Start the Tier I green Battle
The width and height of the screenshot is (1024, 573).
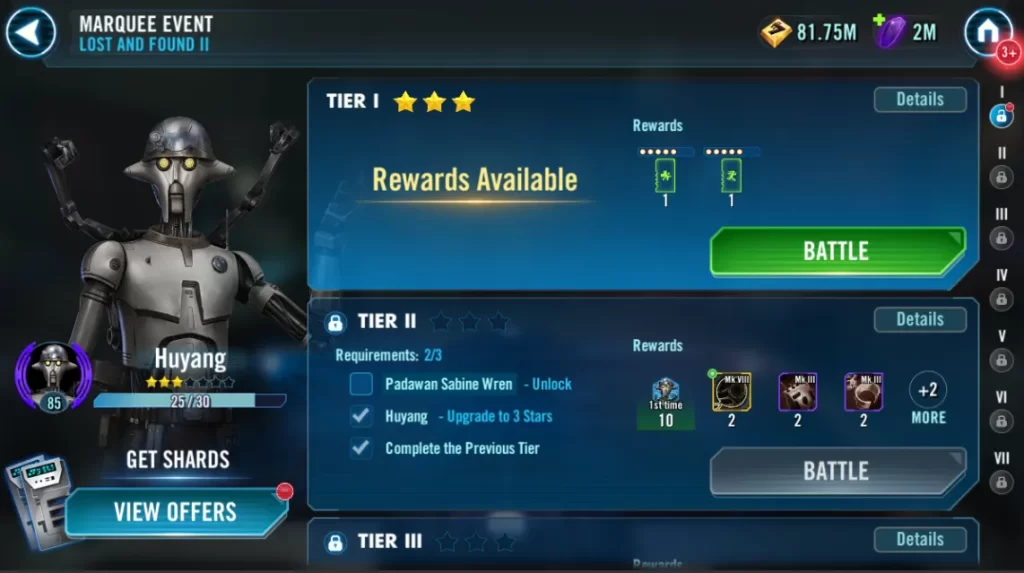pos(836,251)
